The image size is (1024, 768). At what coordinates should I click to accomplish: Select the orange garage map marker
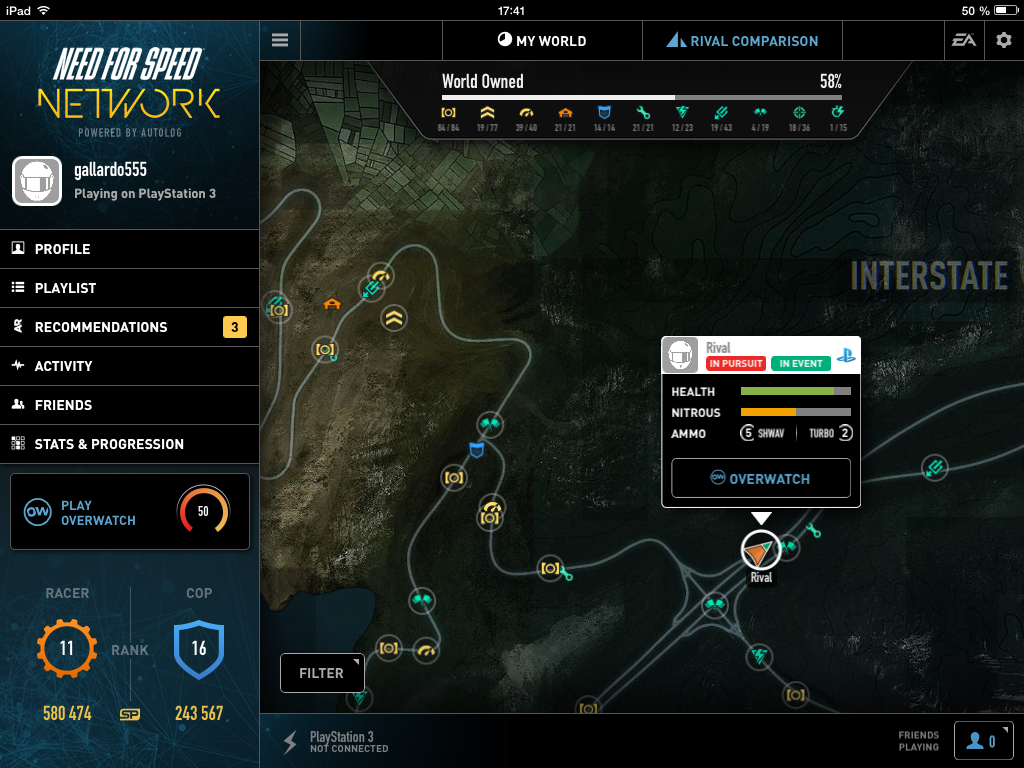click(331, 302)
